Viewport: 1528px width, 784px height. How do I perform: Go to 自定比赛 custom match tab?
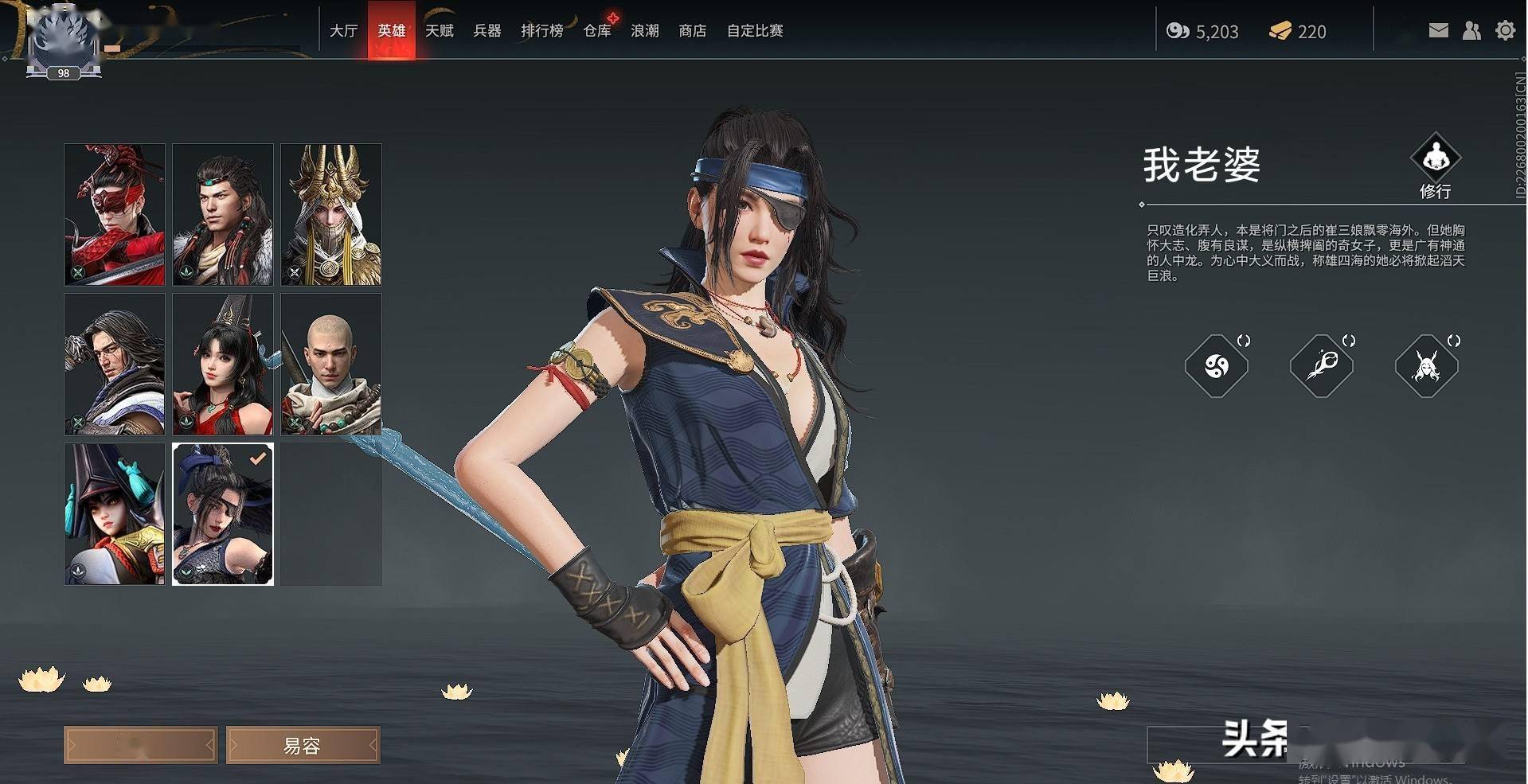[754, 31]
